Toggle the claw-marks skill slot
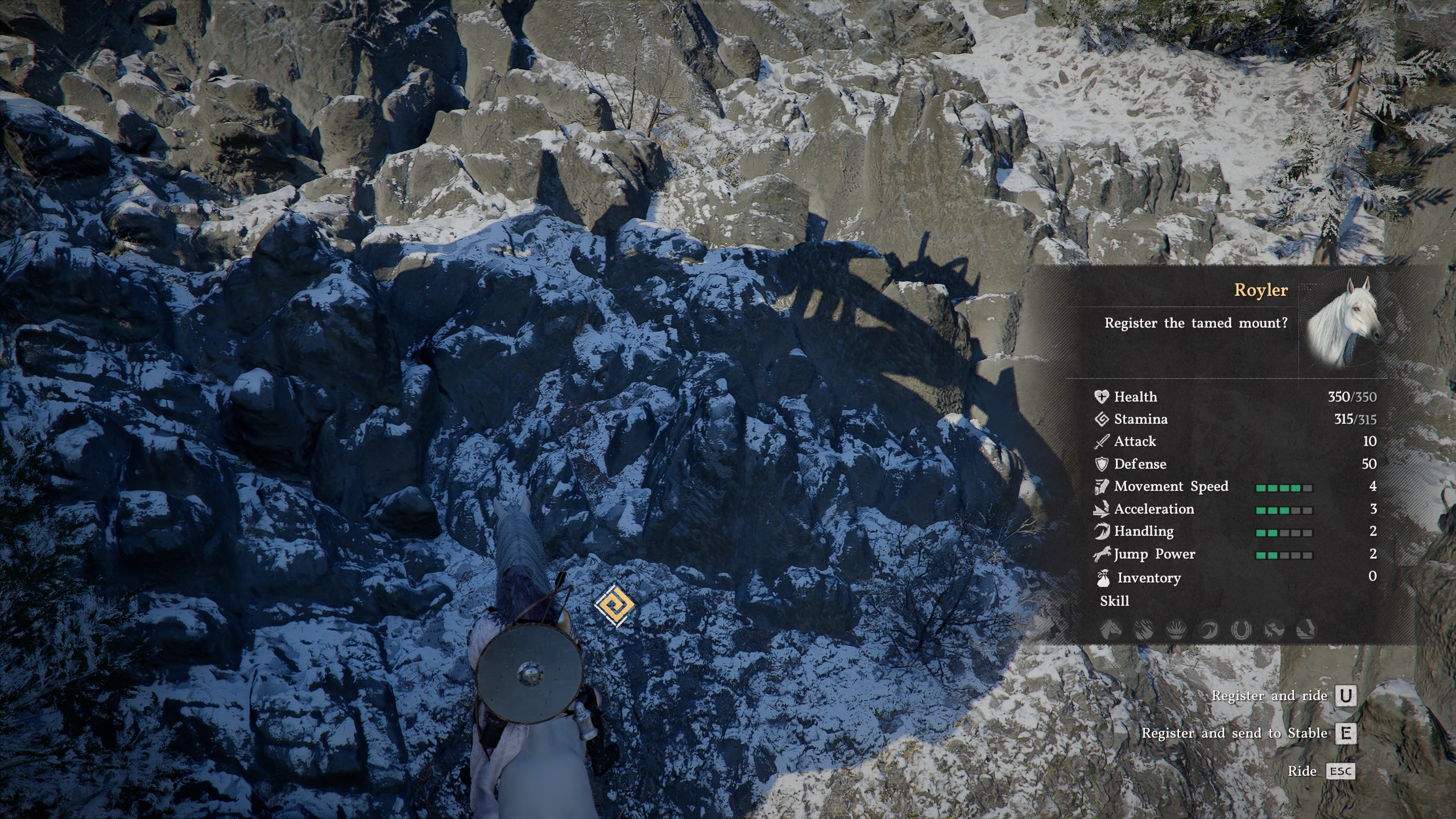This screenshot has height=819, width=1456. pyautogui.click(x=1143, y=630)
